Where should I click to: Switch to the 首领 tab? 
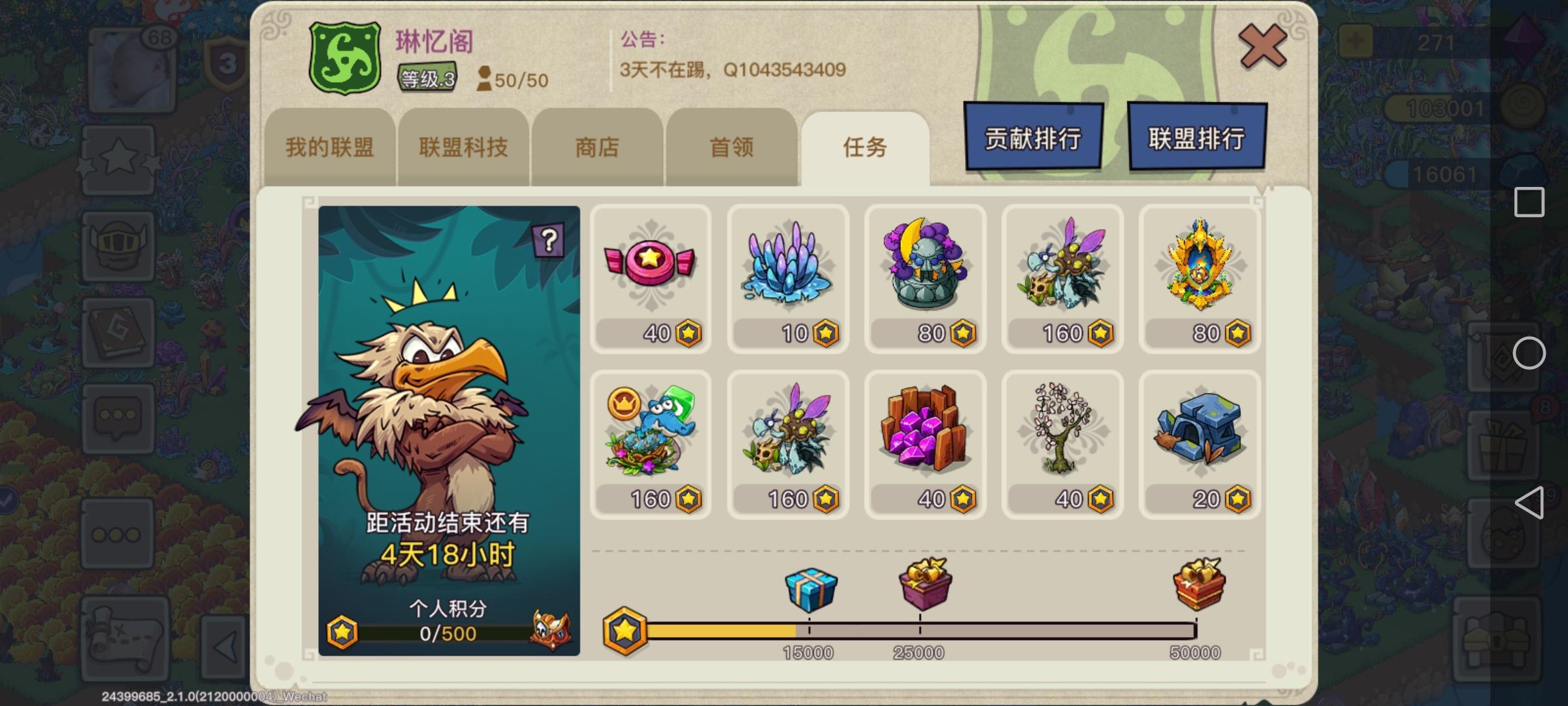click(729, 148)
